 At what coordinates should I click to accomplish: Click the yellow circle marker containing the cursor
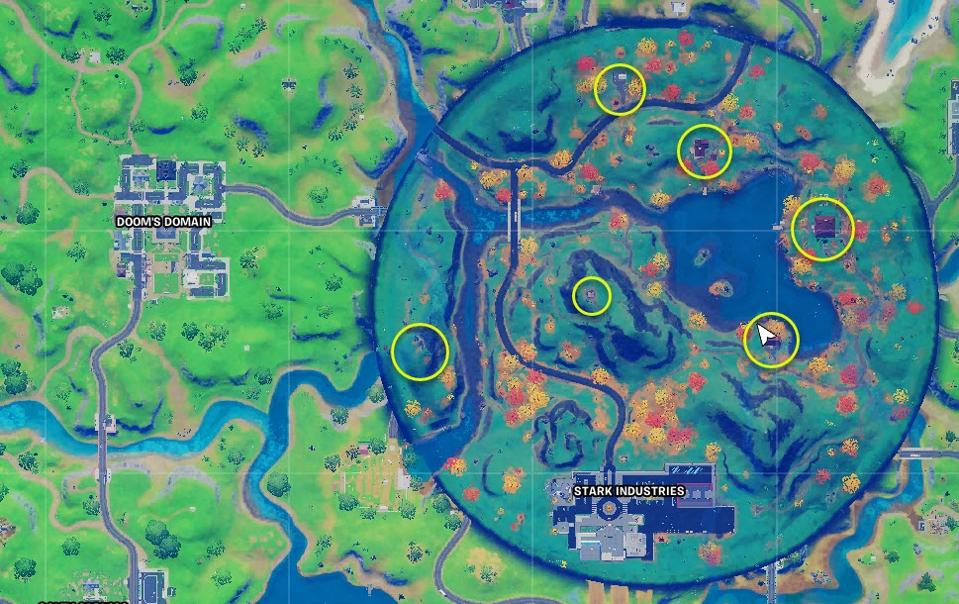771,340
